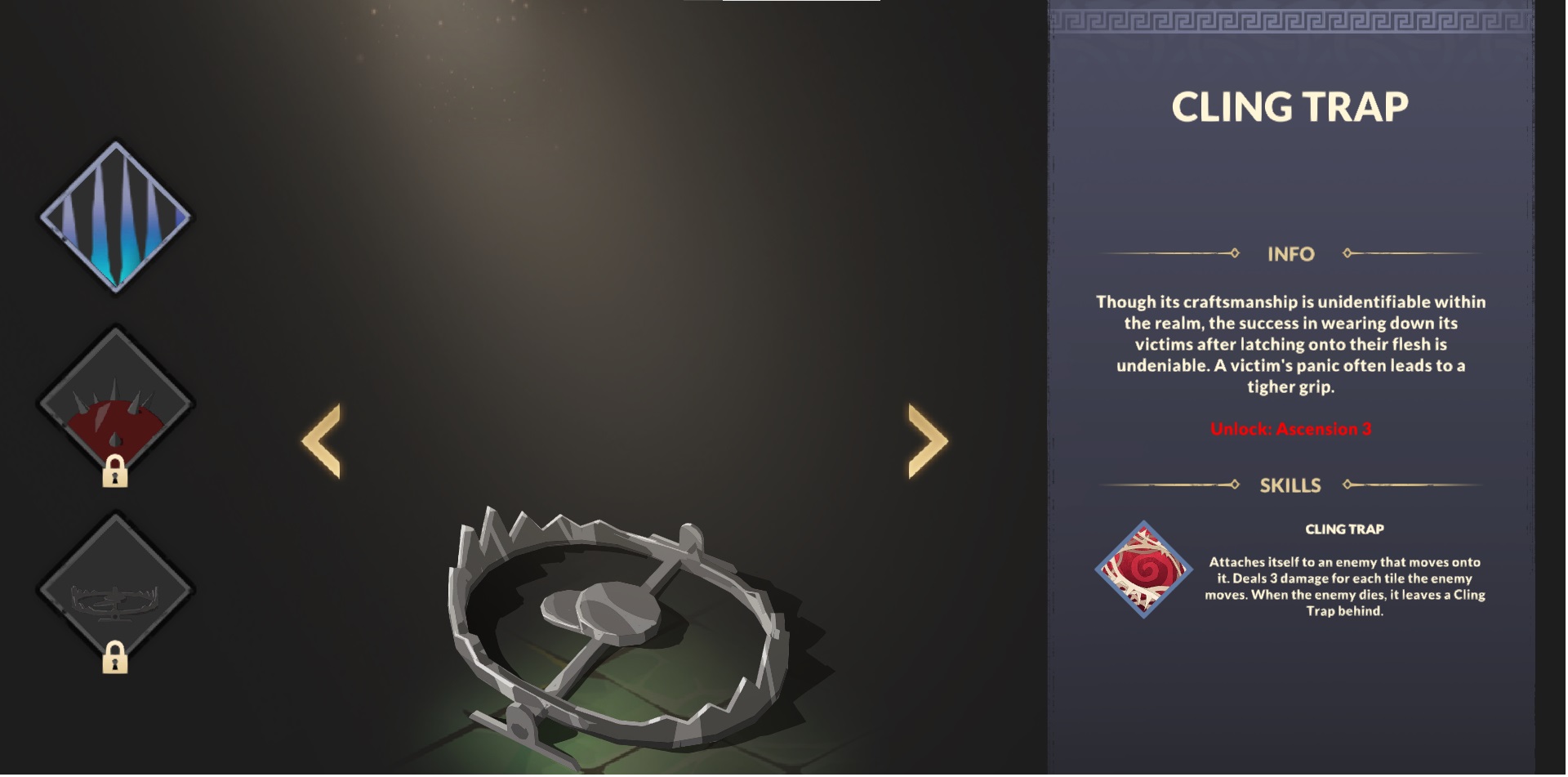
Task: Expand the INFO section header
Action: (1292, 253)
